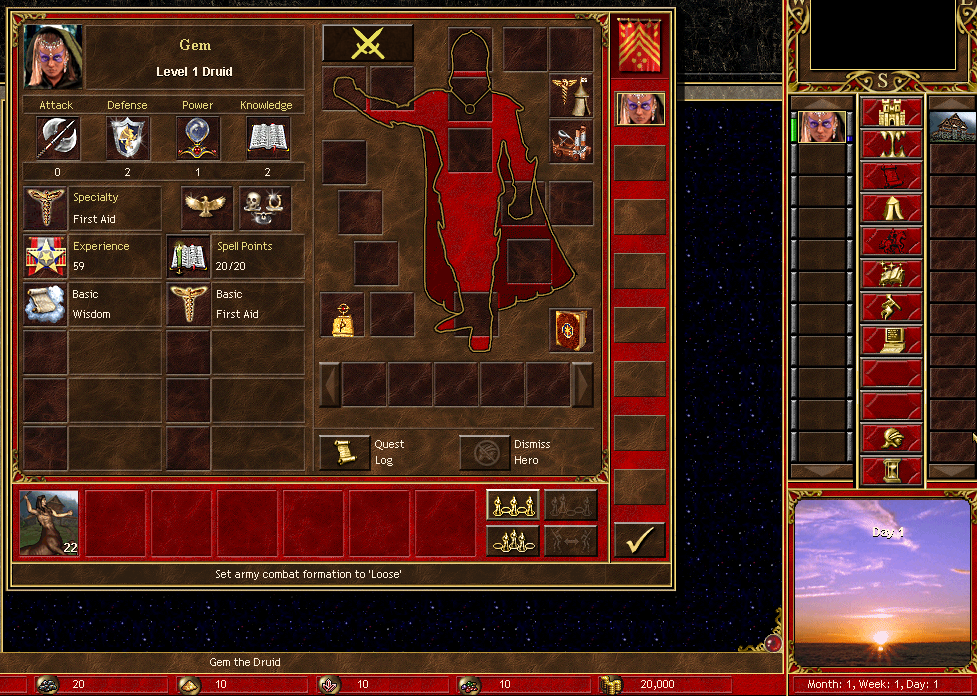Click the hourglass End Turn button
977x696 pixels.
coord(891,468)
